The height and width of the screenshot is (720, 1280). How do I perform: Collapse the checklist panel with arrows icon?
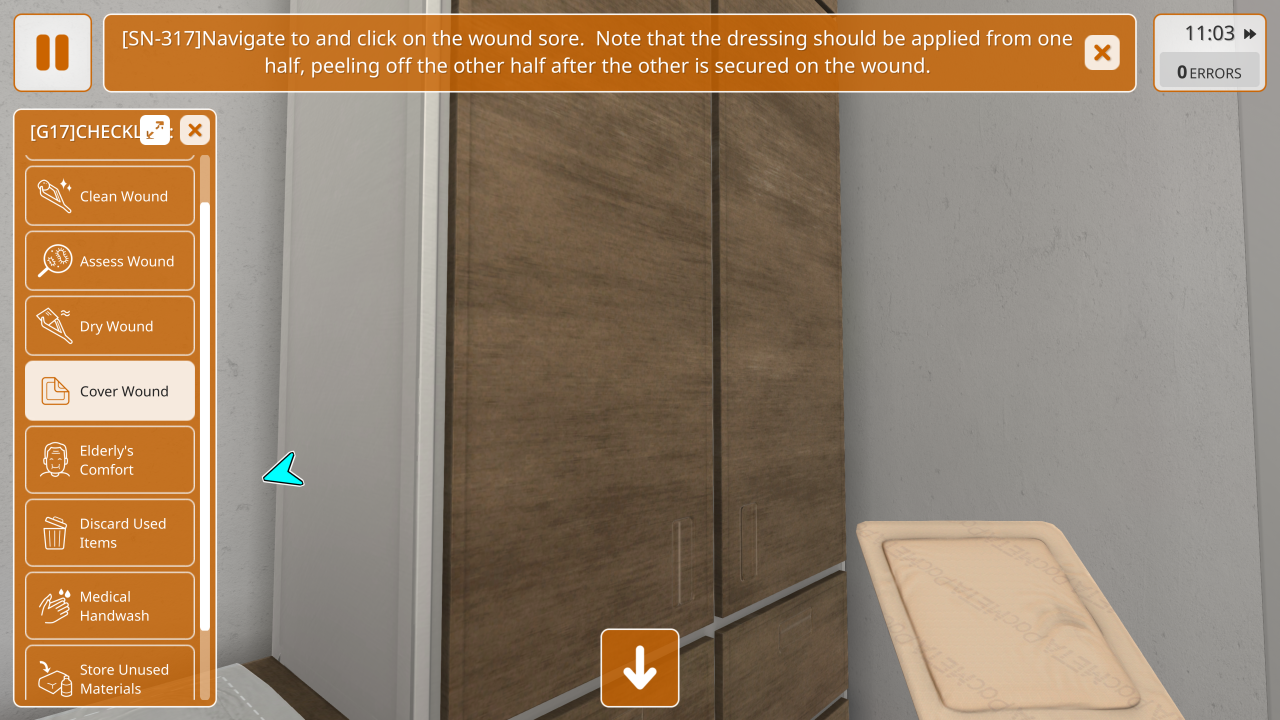pos(155,130)
